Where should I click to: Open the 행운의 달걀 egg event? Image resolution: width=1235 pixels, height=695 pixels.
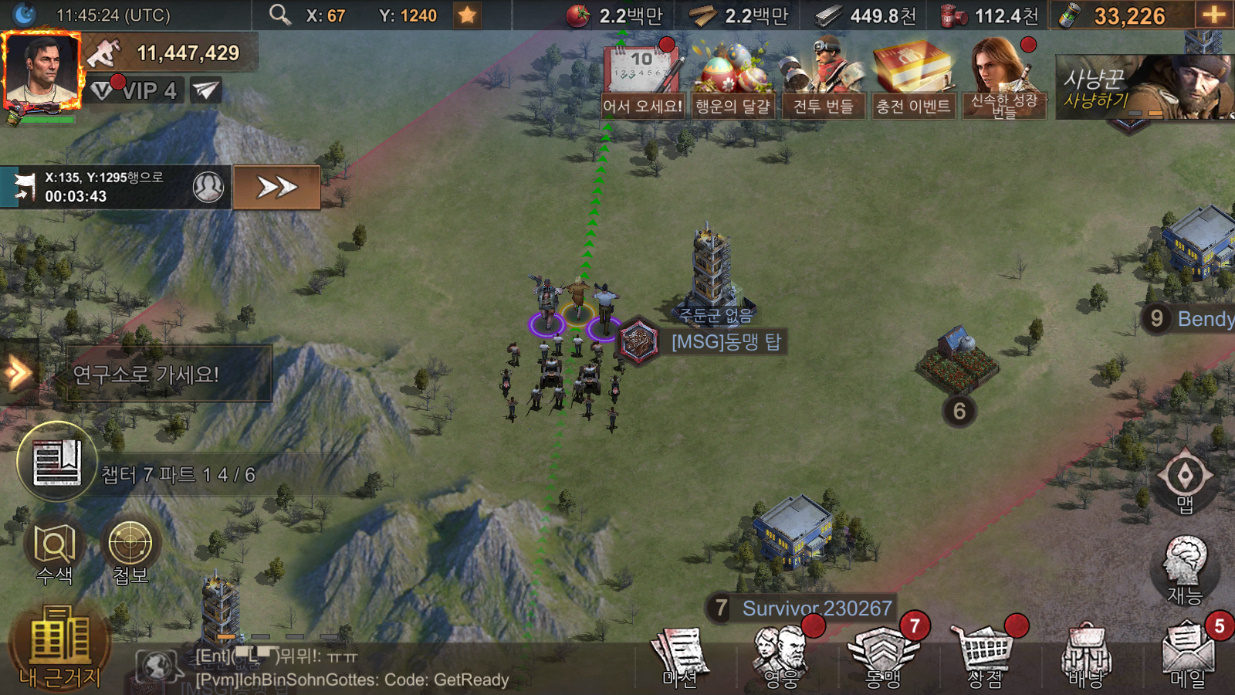[734, 80]
